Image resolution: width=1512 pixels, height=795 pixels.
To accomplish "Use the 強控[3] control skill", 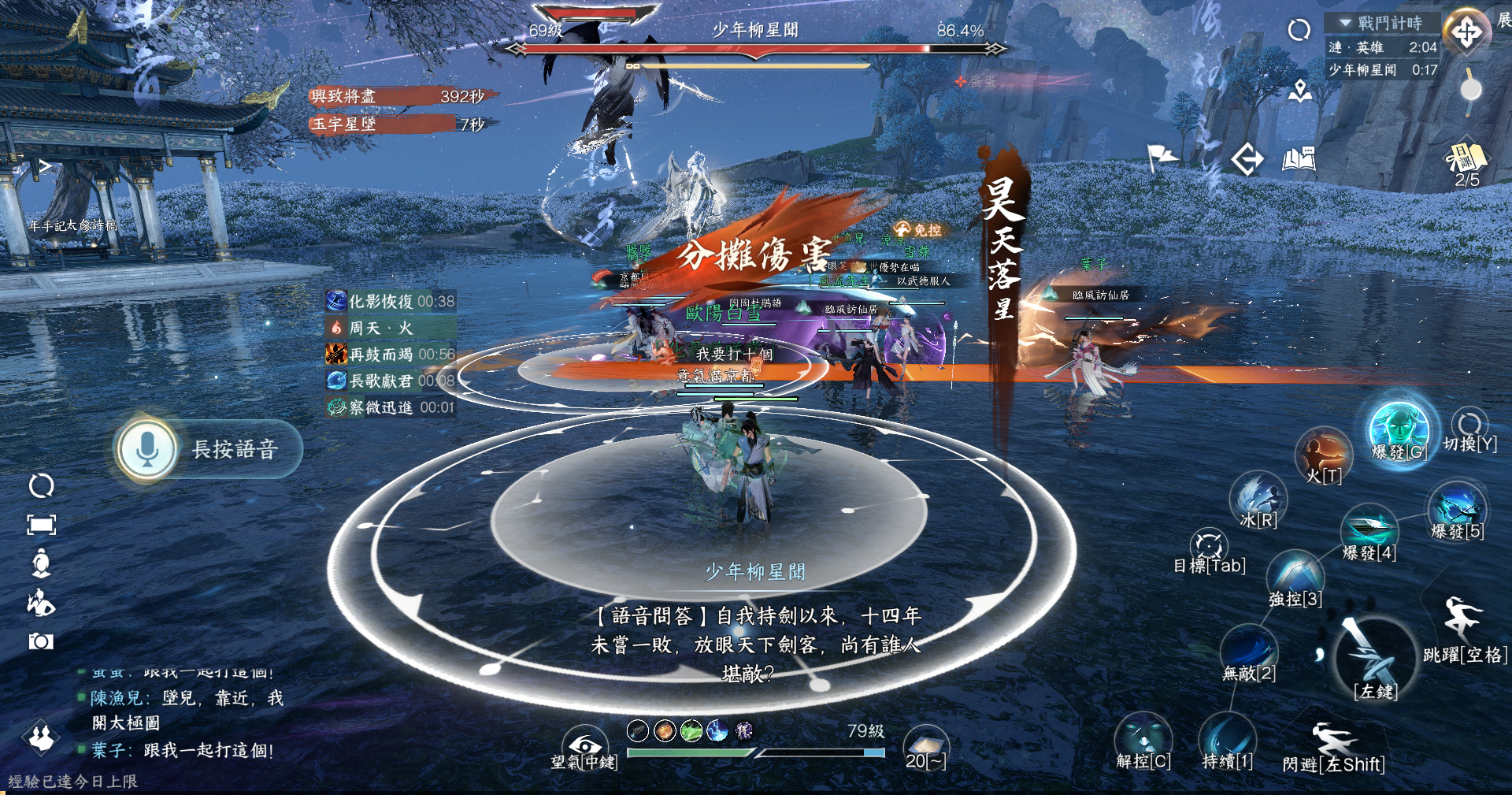I will tap(1295, 574).
